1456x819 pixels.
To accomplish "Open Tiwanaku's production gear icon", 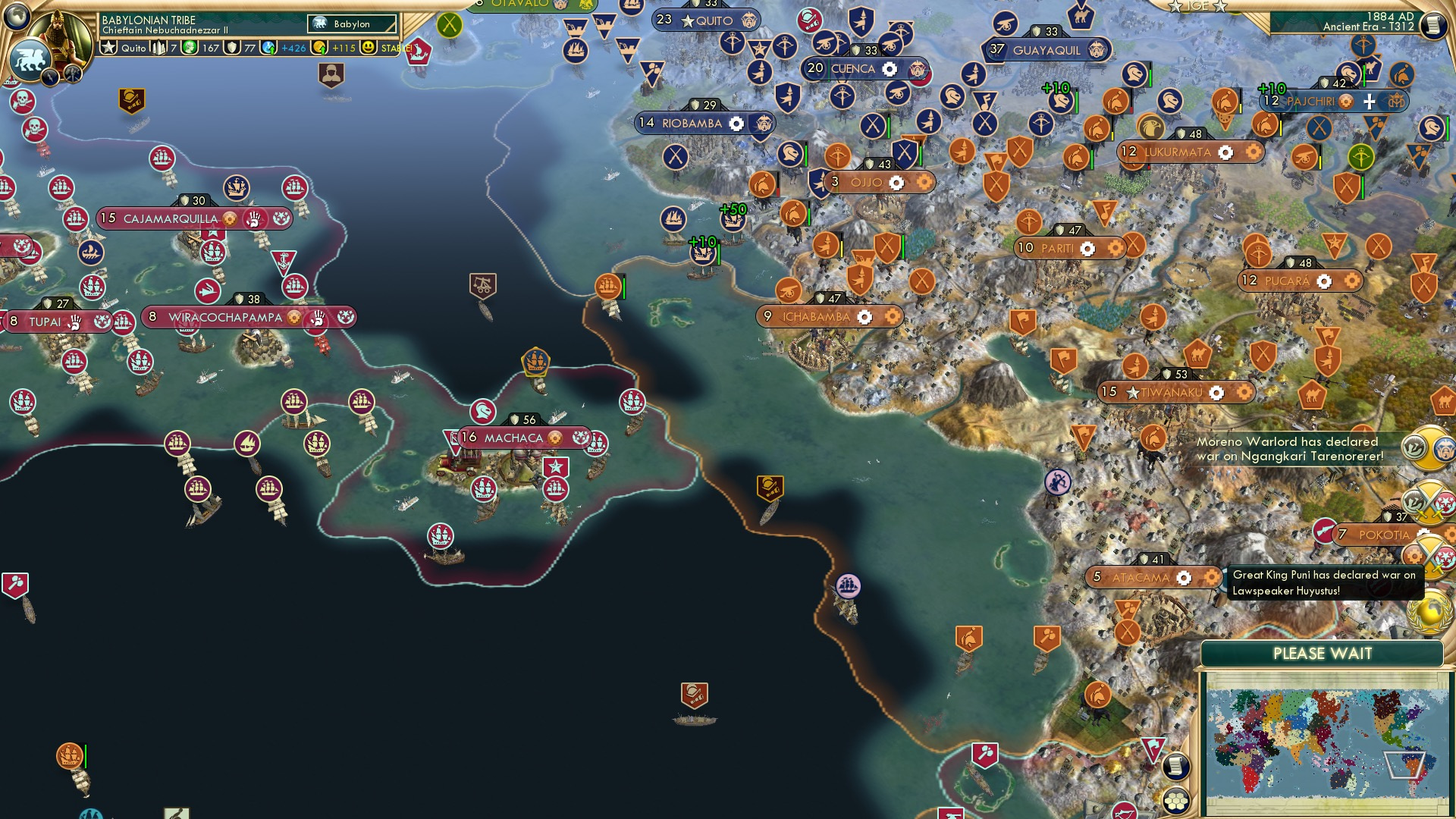I will pyautogui.click(x=1218, y=393).
